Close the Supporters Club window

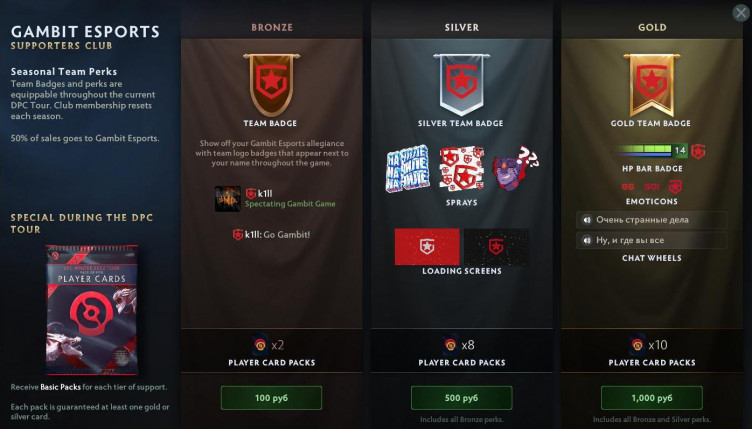click(x=738, y=12)
